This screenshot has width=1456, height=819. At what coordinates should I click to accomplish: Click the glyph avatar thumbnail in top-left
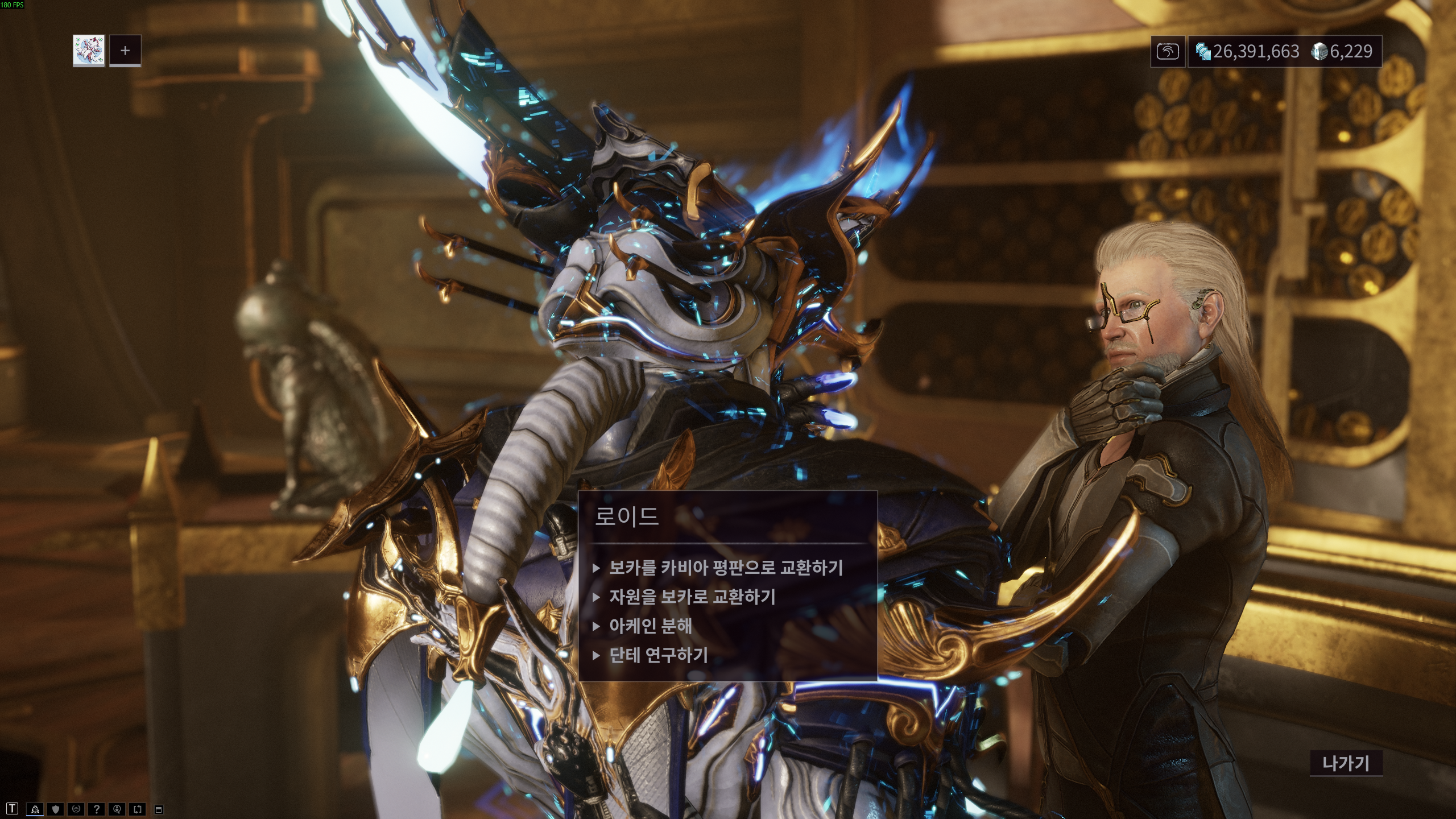tap(89, 51)
